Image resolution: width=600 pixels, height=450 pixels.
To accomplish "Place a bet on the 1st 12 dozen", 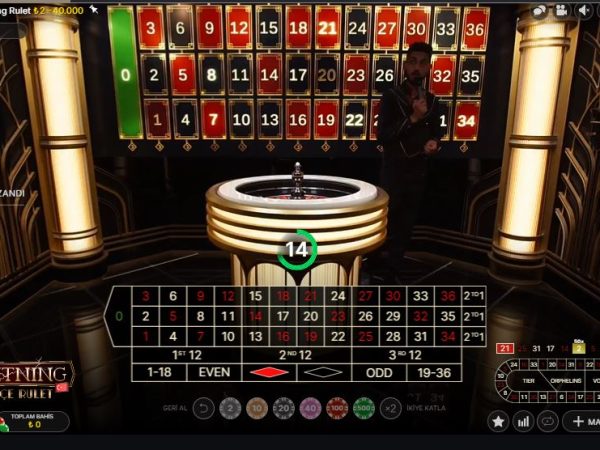I will click(x=188, y=354).
